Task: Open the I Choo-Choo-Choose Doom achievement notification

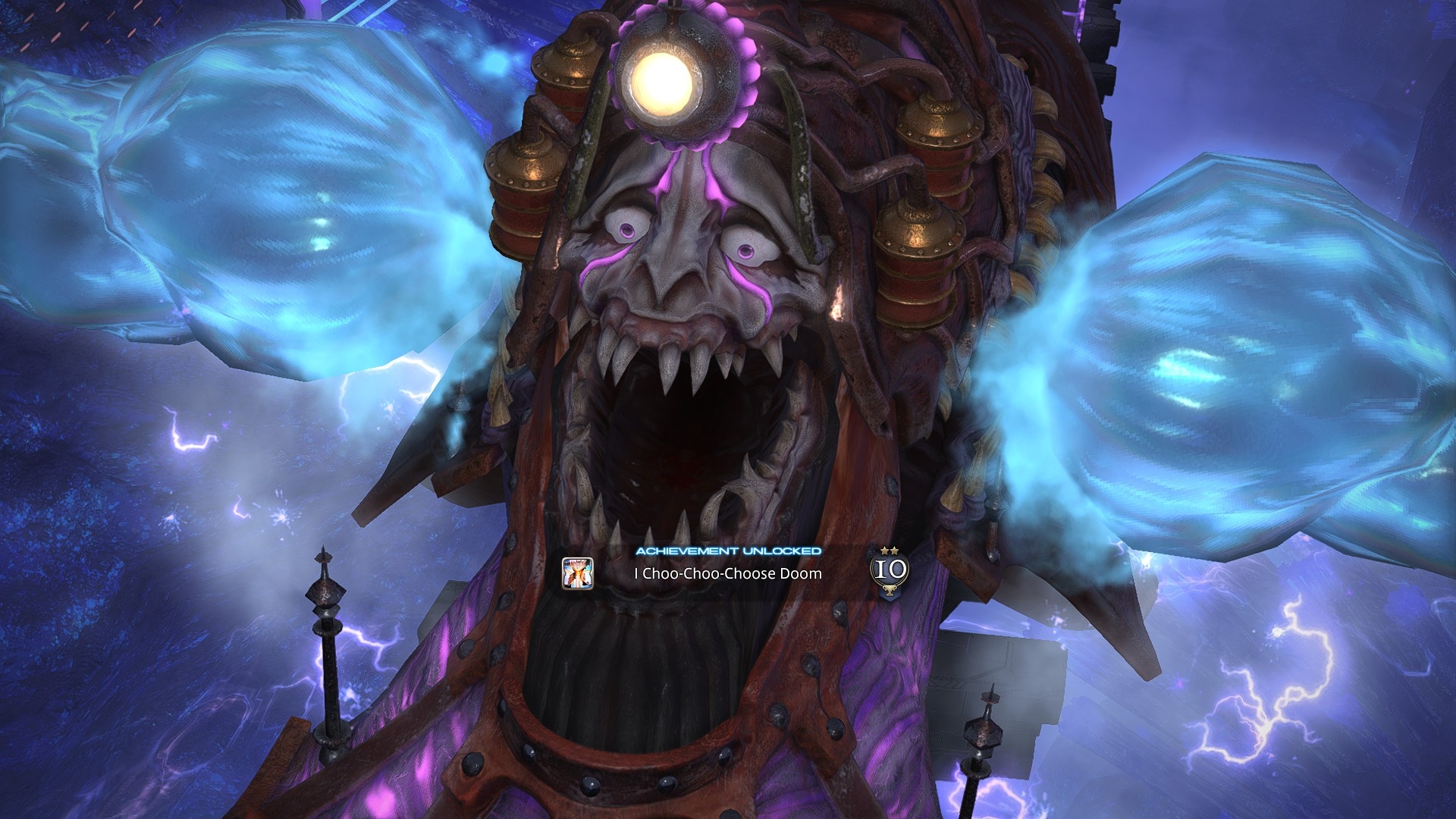Action: tap(727, 573)
